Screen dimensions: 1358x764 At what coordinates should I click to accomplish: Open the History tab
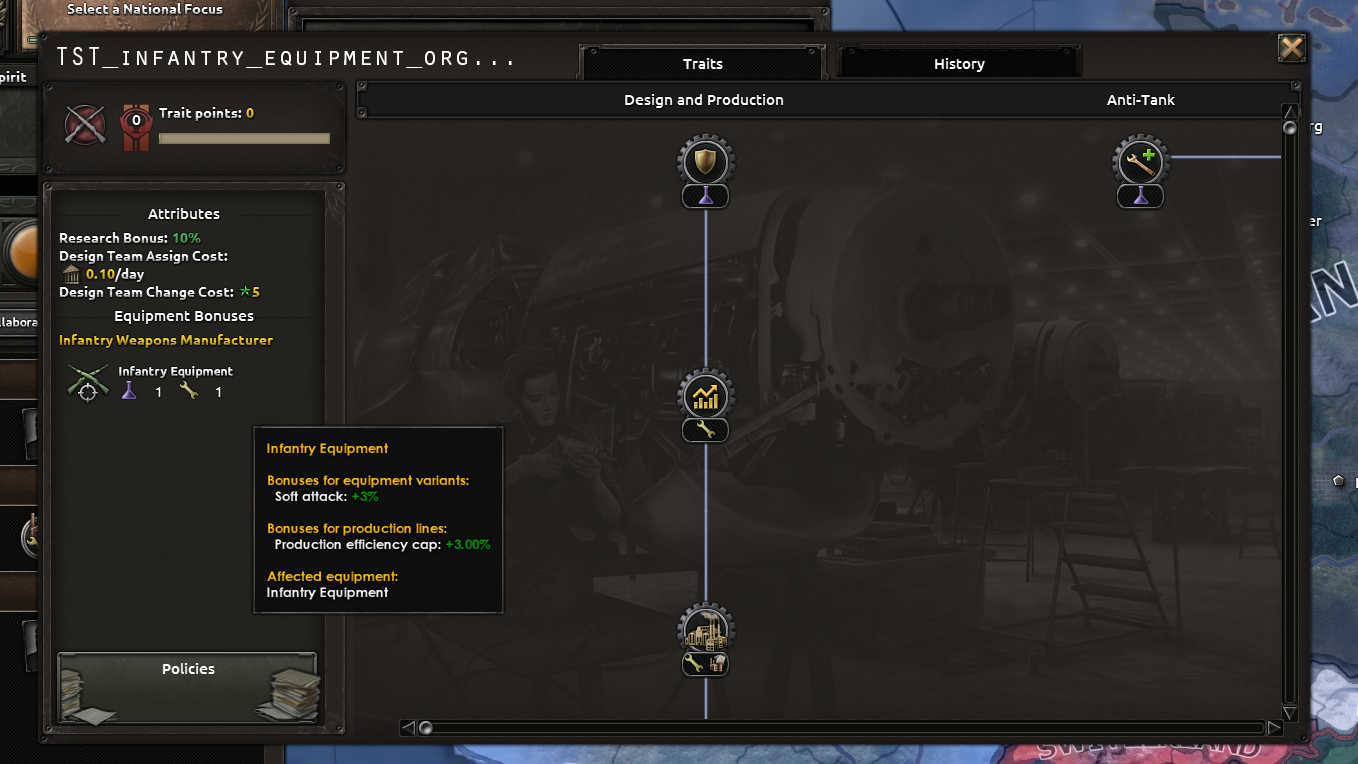[959, 62]
